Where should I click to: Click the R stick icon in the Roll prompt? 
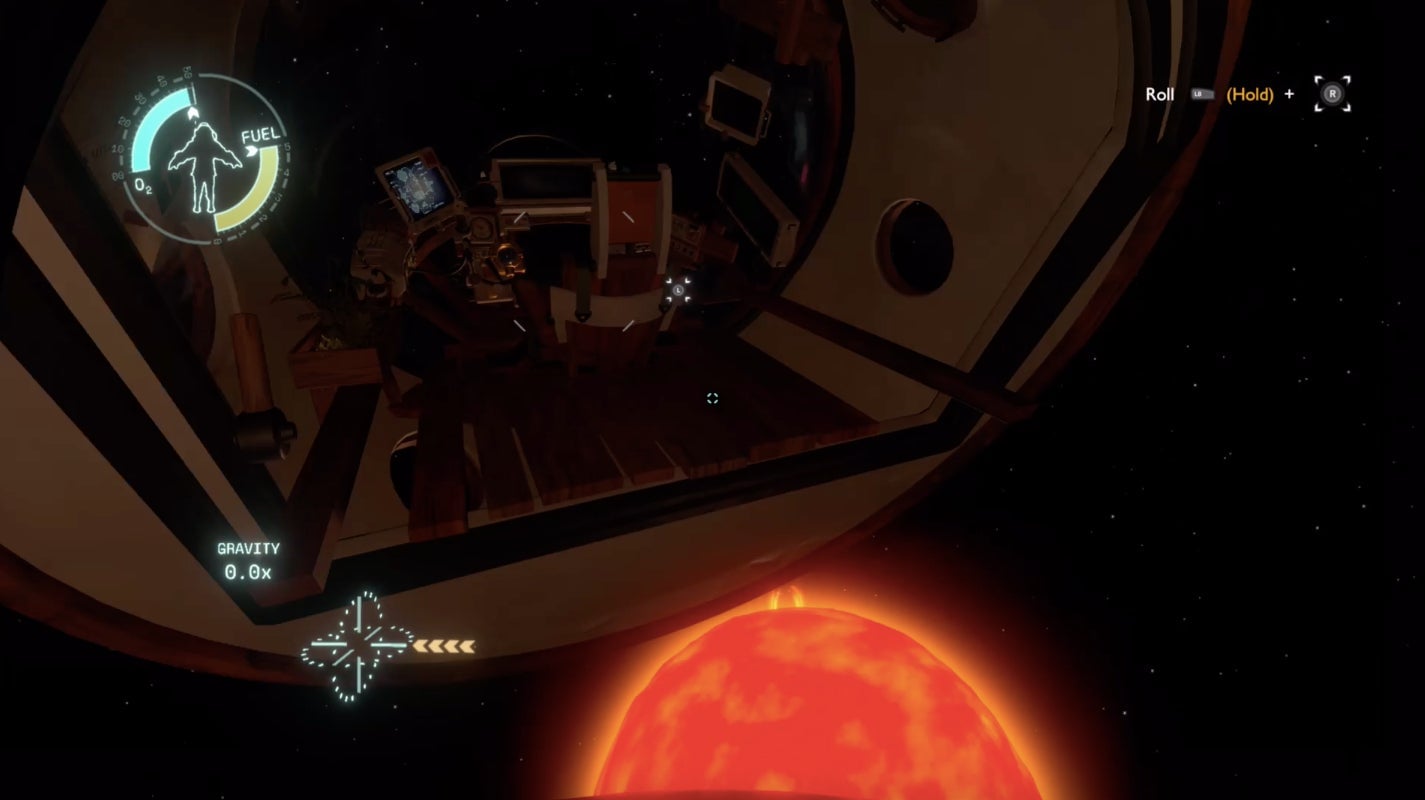(x=1330, y=93)
